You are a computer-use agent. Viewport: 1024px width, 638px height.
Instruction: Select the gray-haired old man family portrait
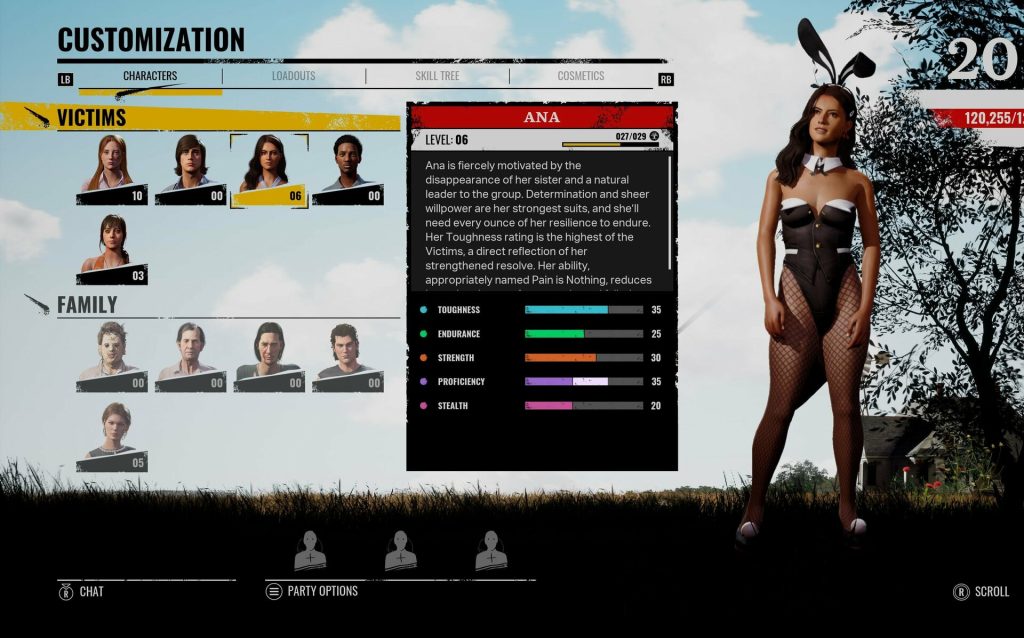coord(190,356)
